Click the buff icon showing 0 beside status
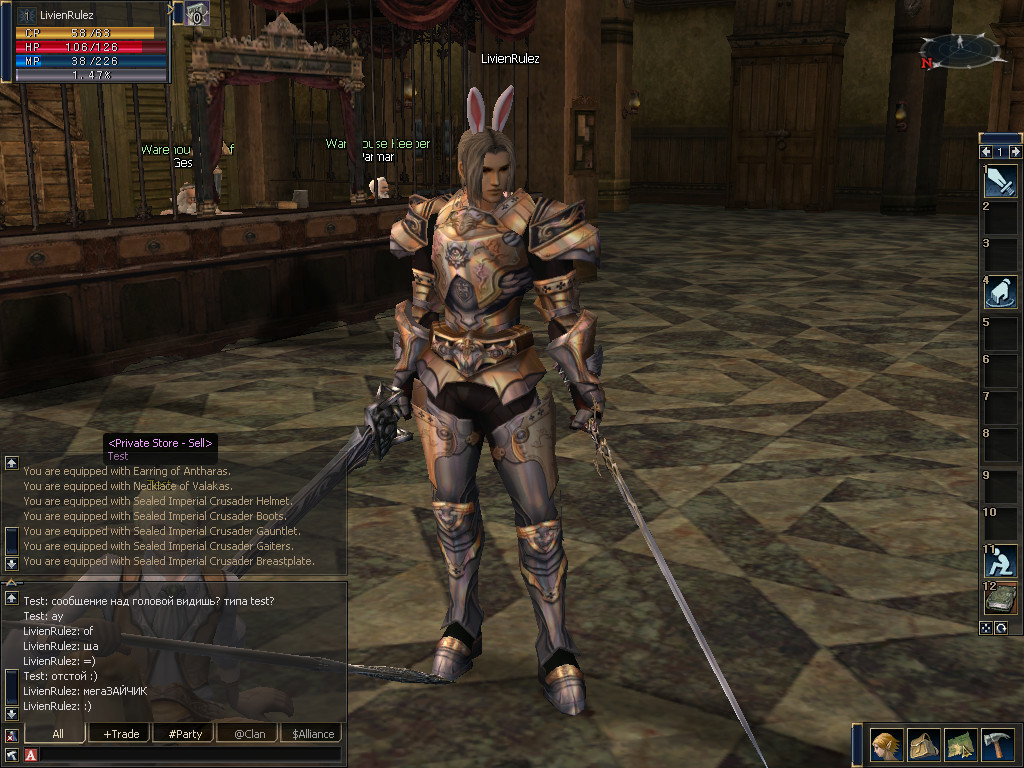 pos(195,14)
